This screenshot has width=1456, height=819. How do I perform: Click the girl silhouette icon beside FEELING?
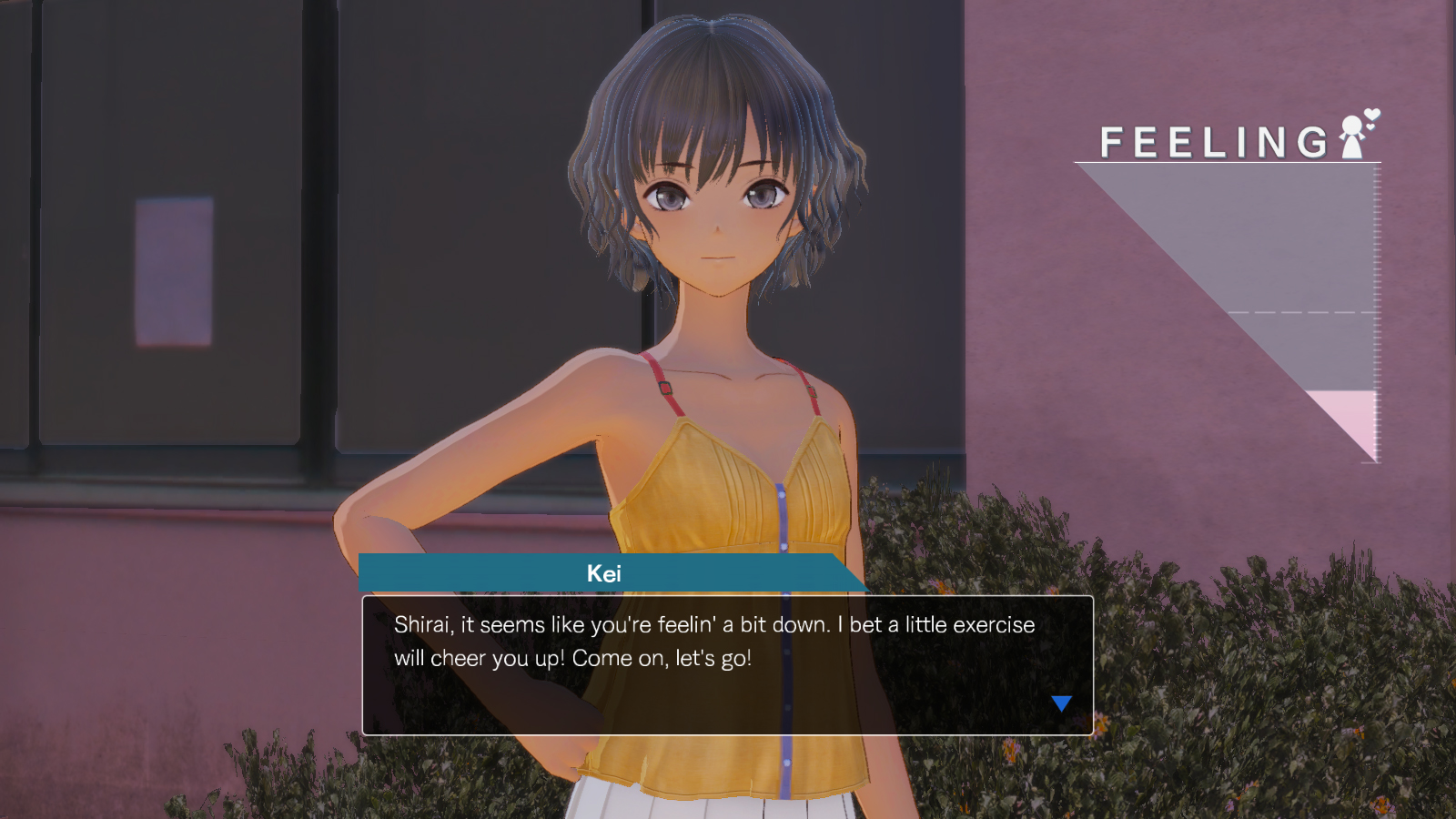[1352, 135]
